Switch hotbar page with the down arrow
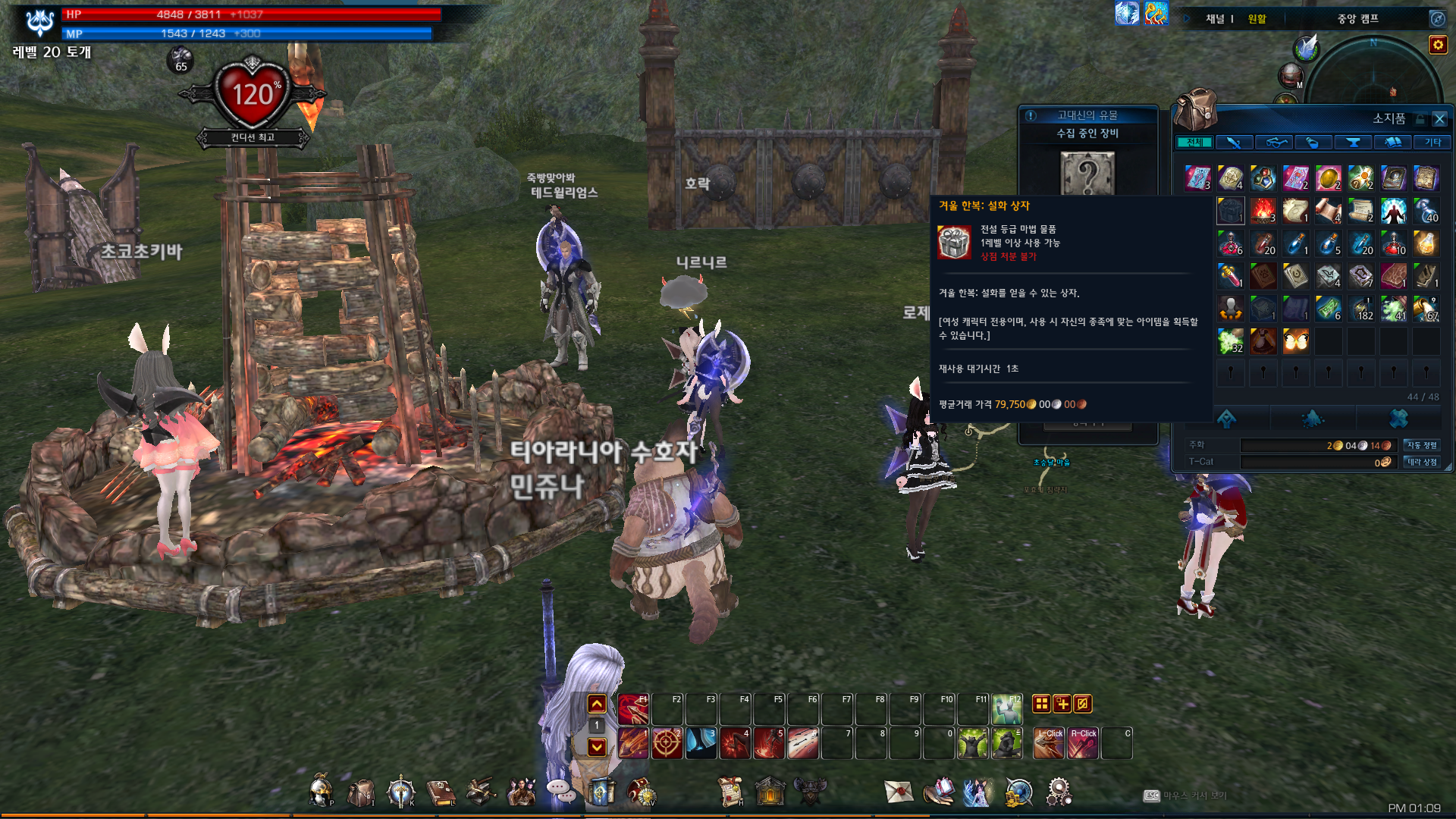Image resolution: width=1456 pixels, height=819 pixels. [x=597, y=747]
